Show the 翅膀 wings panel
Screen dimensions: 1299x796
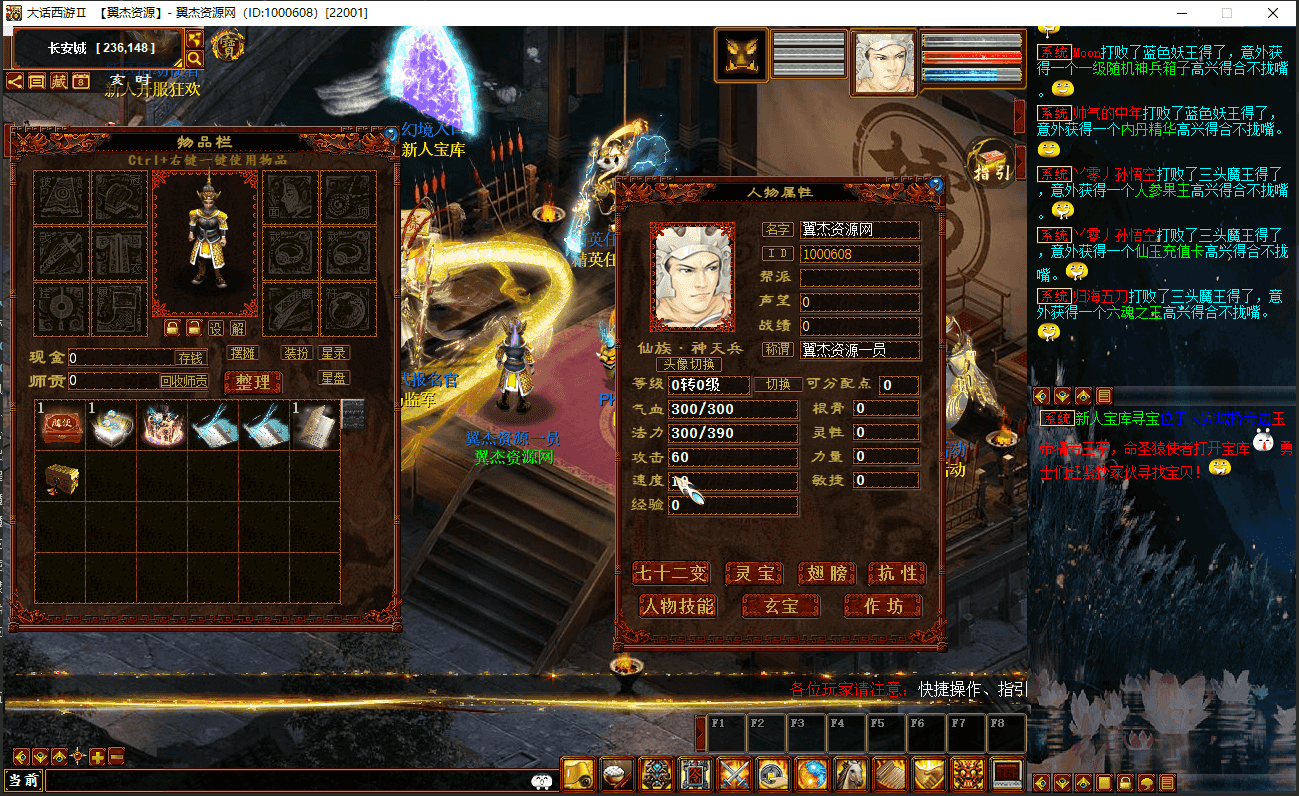826,573
